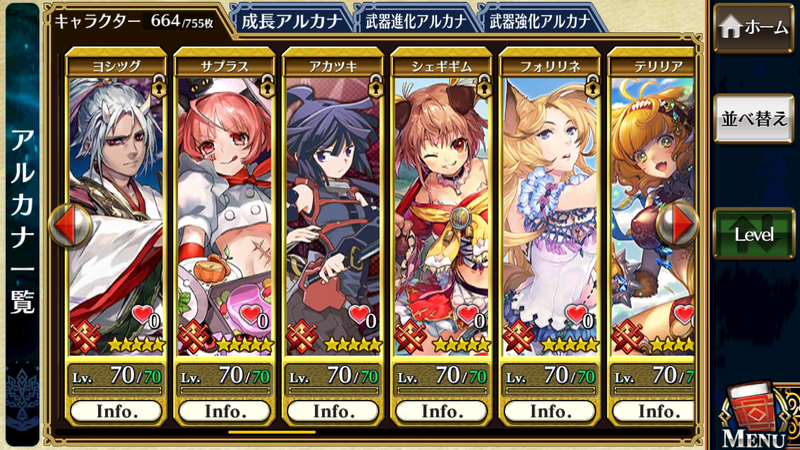
Task: Open Info. for ヨシツグ
Action: [118, 411]
